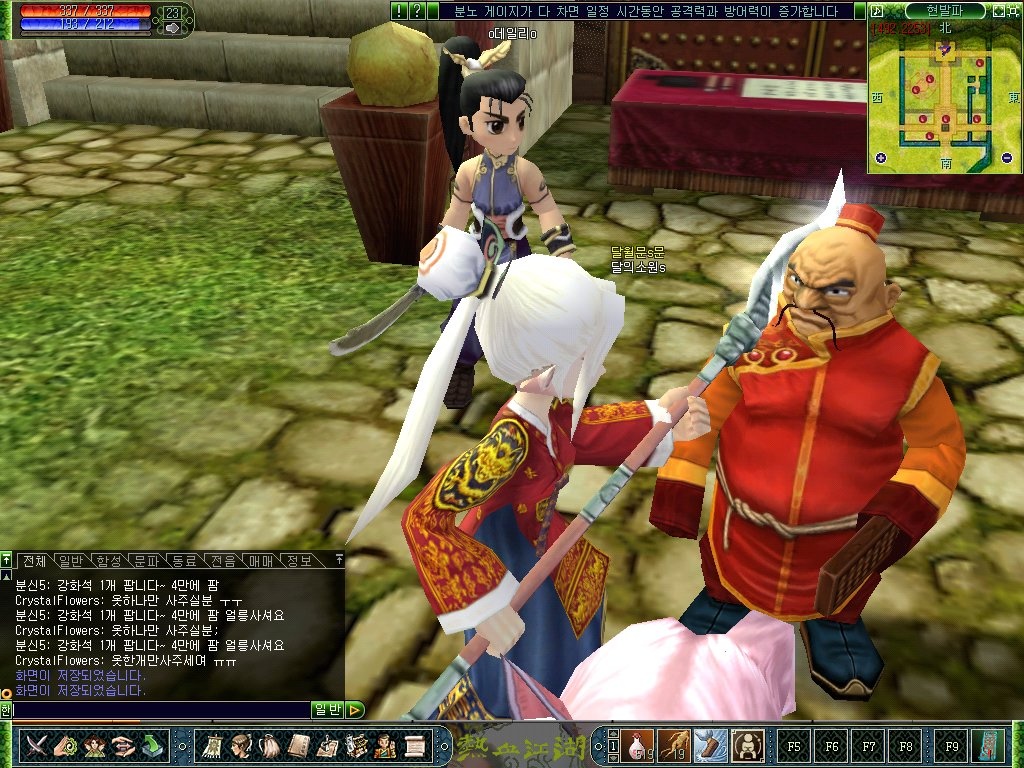Zoom out the minimap with minus button

(x=1006, y=157)
